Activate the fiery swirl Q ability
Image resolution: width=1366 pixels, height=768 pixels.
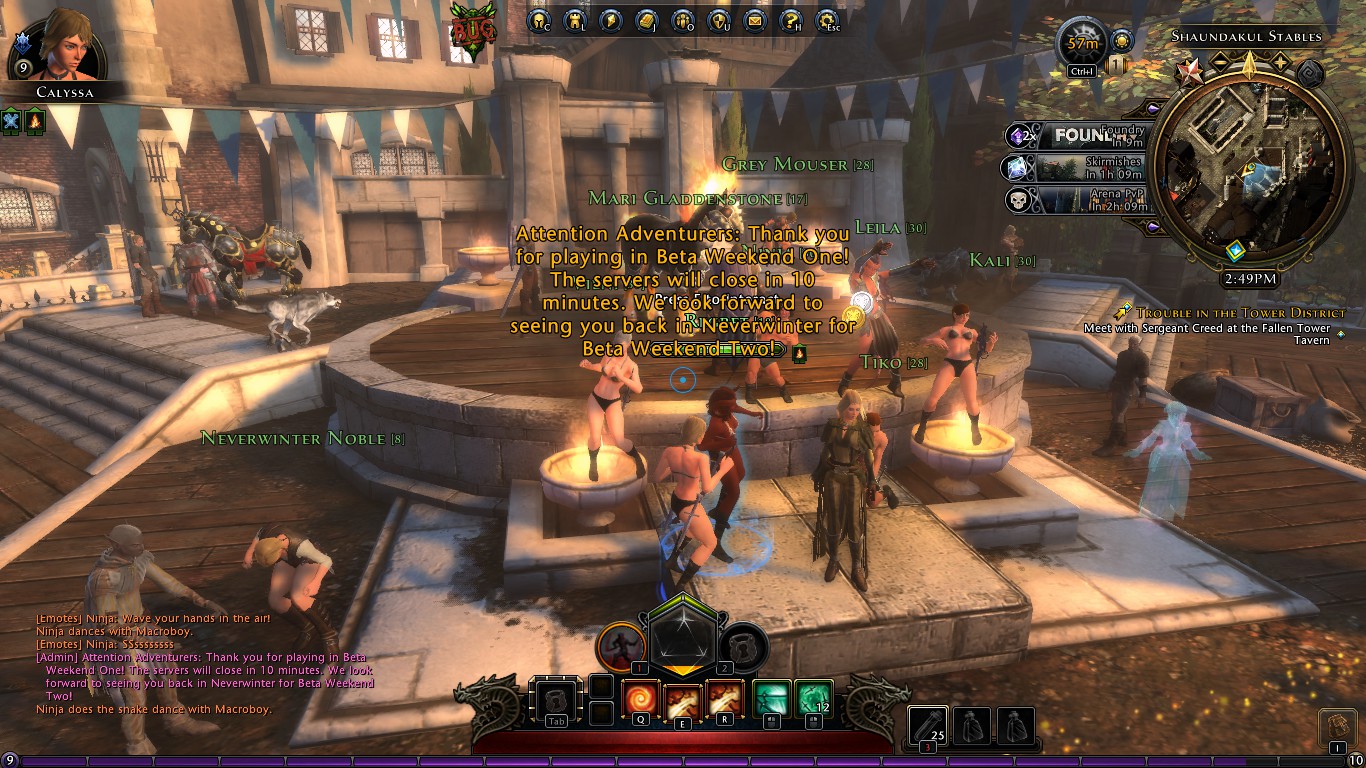[640, 699]
